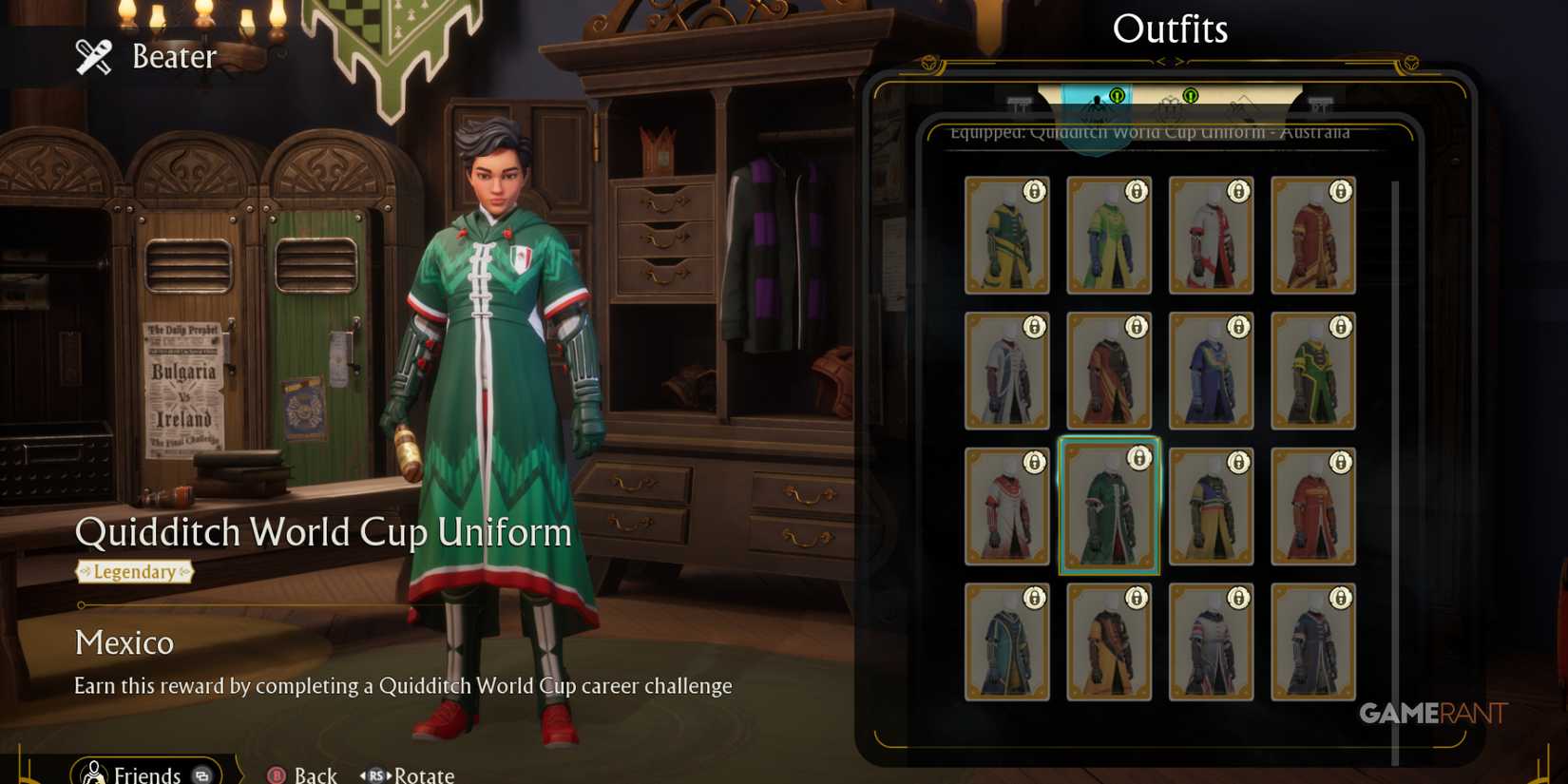
Task: Select the teal uniform in the bottom-left grid slot
Action: (1007, 644)
